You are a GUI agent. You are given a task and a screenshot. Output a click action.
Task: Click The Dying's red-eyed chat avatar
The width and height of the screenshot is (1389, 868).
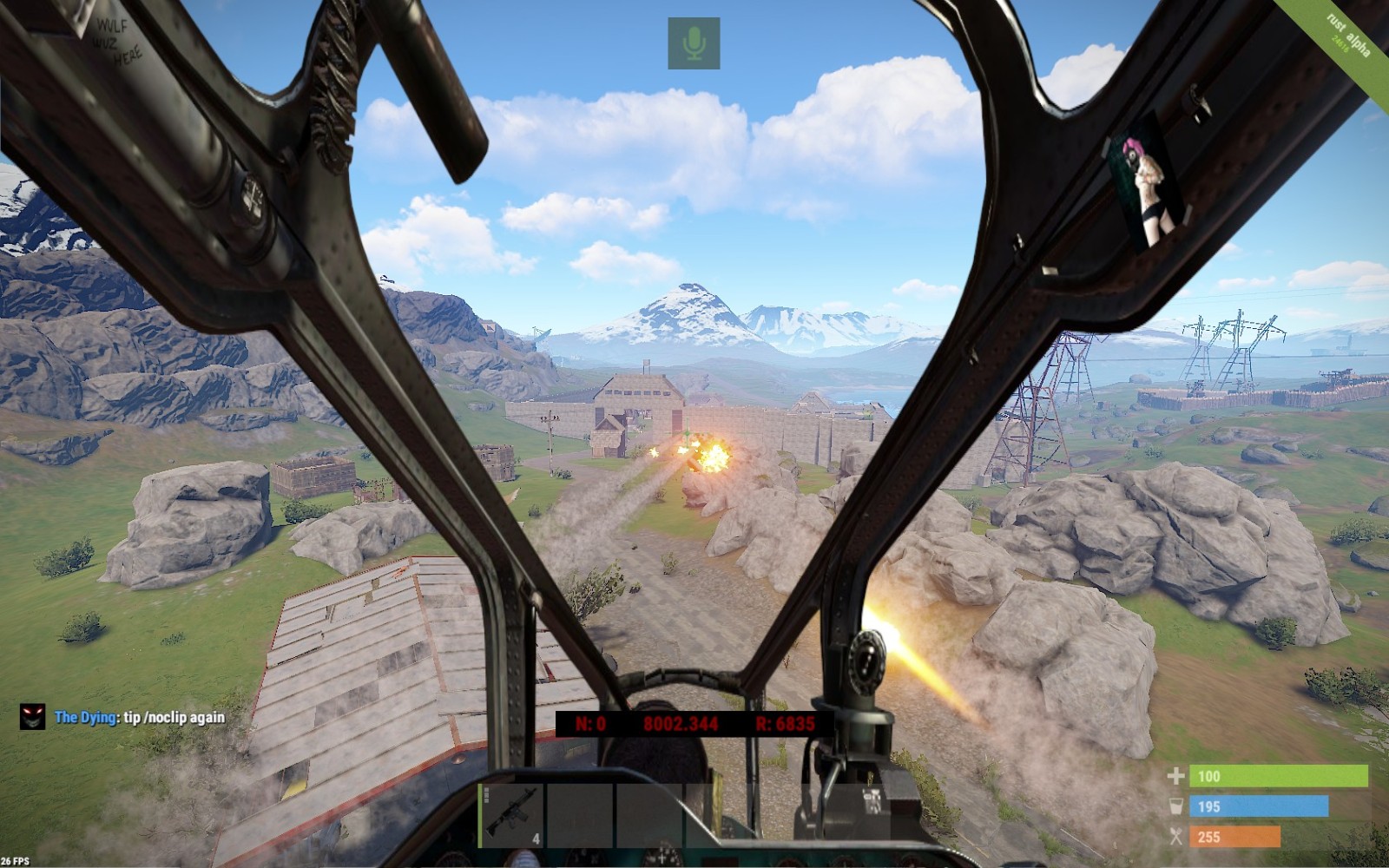tap(32, 716)
